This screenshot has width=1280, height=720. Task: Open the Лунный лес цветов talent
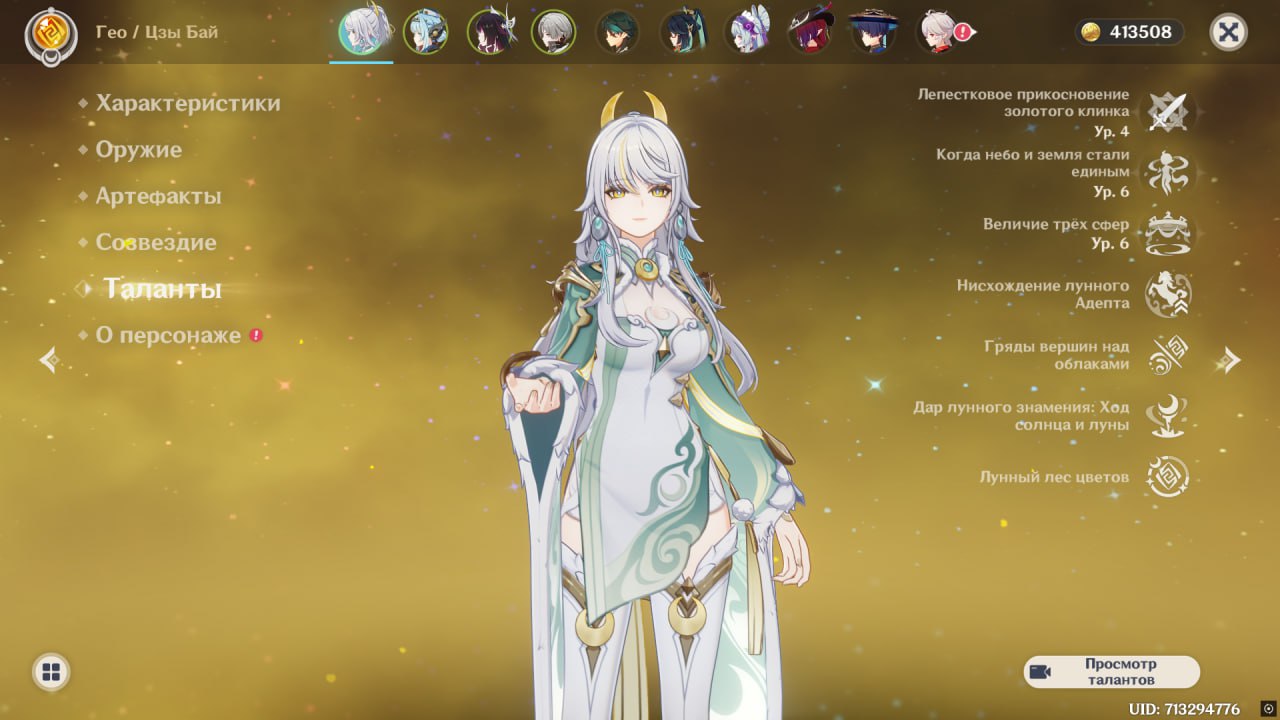click(x=1167, y=477)
